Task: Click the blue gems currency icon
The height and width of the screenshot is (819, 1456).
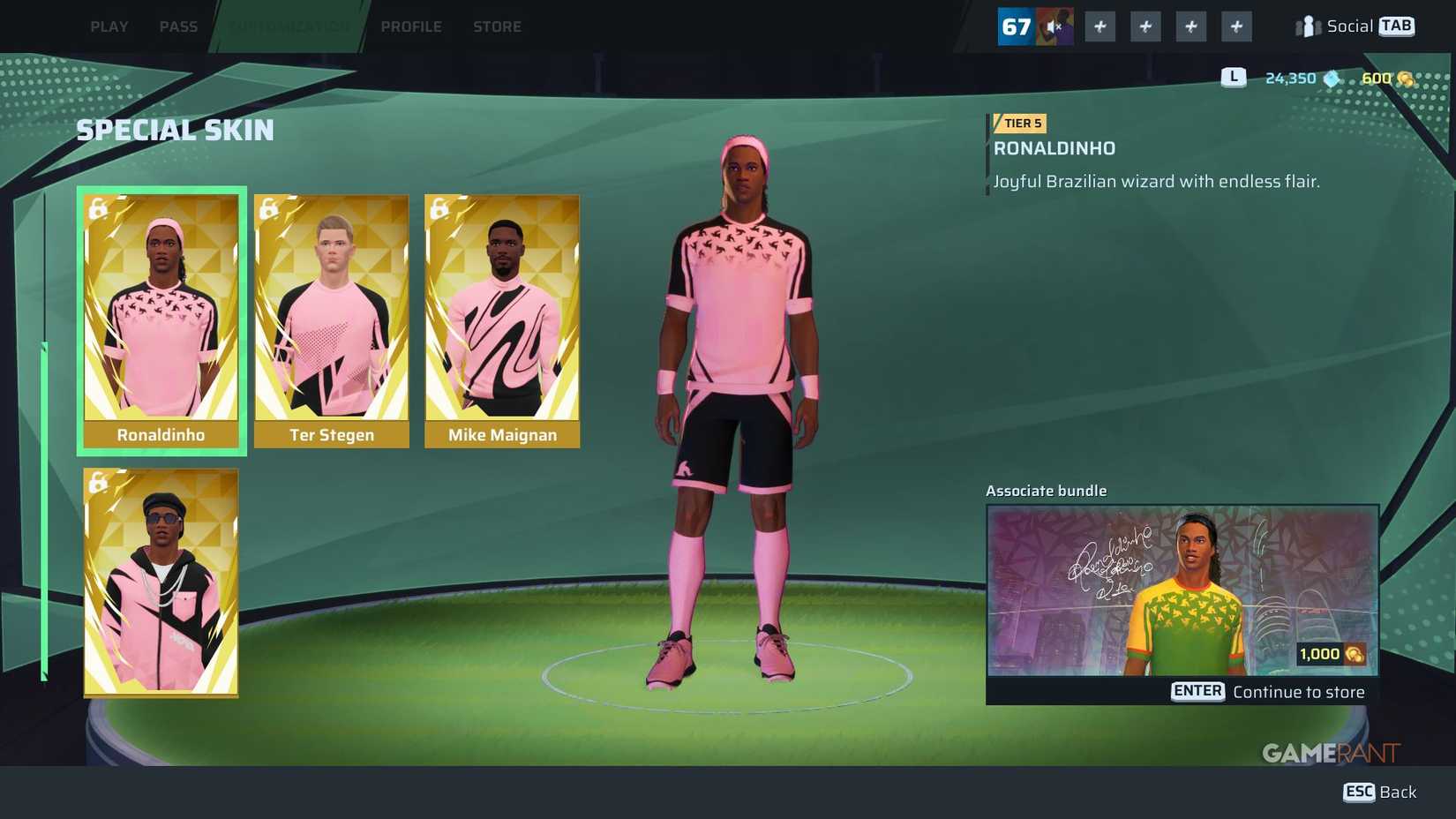Action: pyautogui.click(x=1332, y=78)
